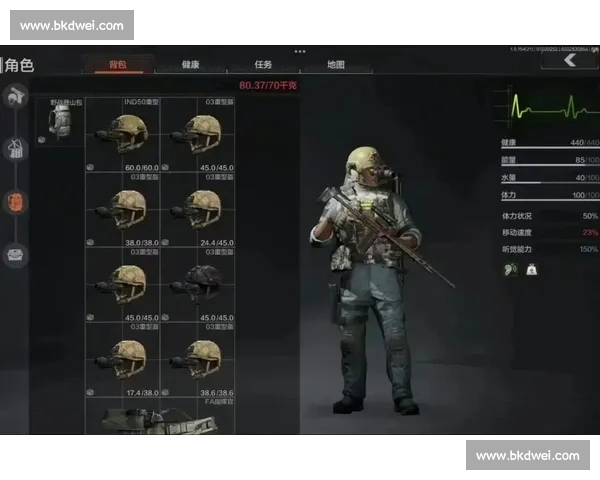Switch to the 任务 missions tab

pyautogui.click(x=264, y=65)
